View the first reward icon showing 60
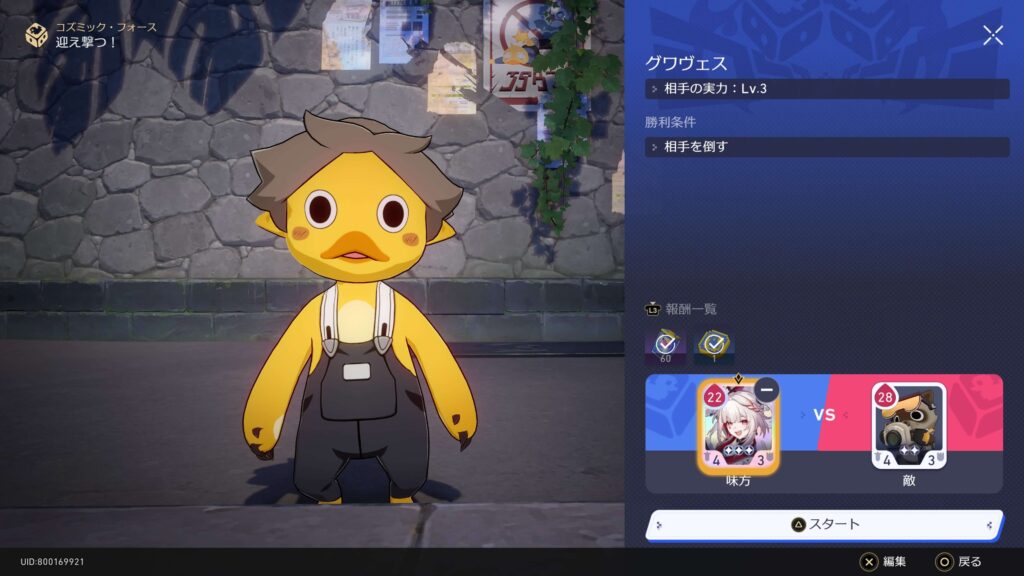Viewport: 1024px width, 576px height. [665, 346]
